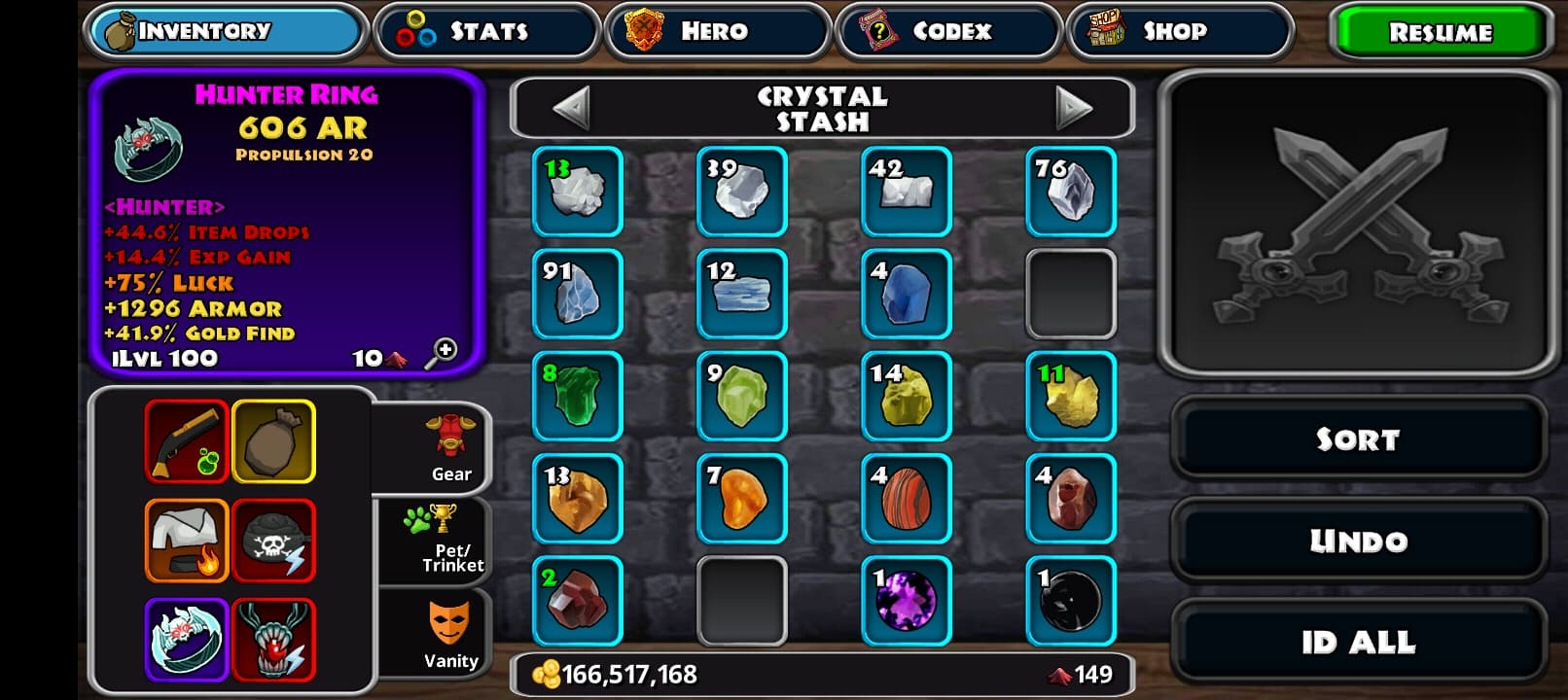
Task: Select the pirate skull hat slot
Action: click(274, 541)
